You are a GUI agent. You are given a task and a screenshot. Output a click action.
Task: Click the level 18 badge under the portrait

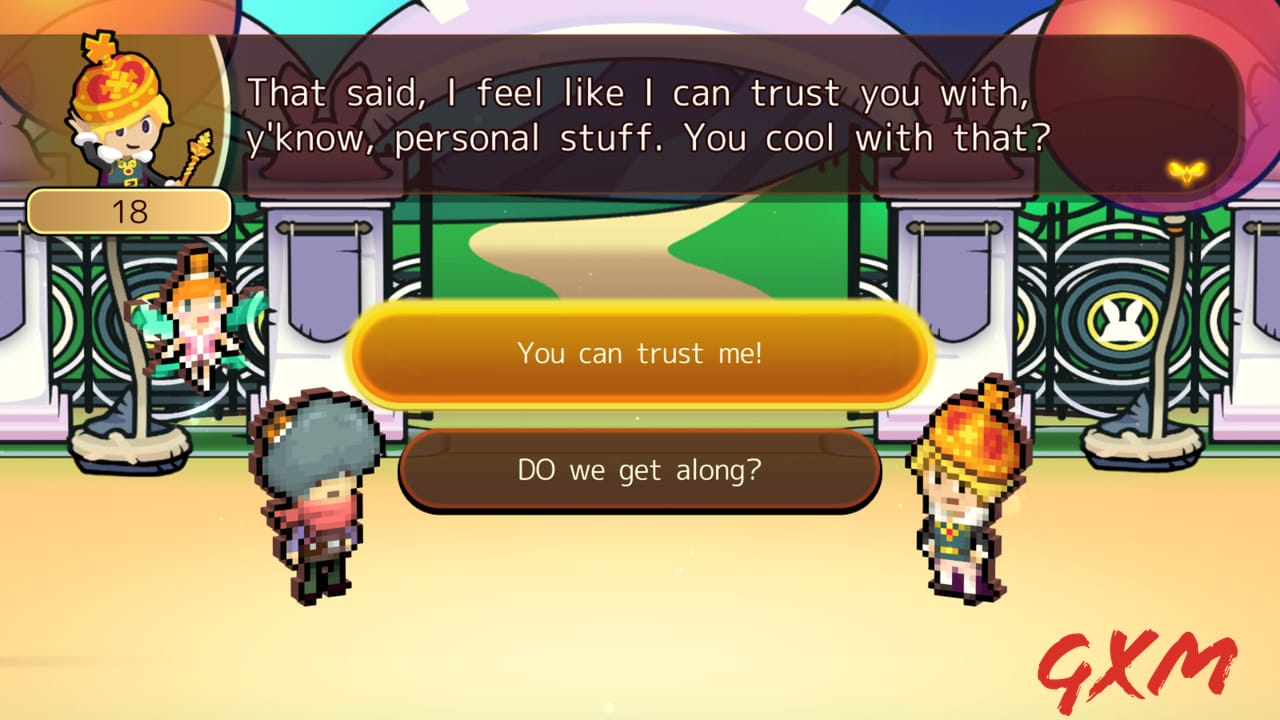(130, 211)
